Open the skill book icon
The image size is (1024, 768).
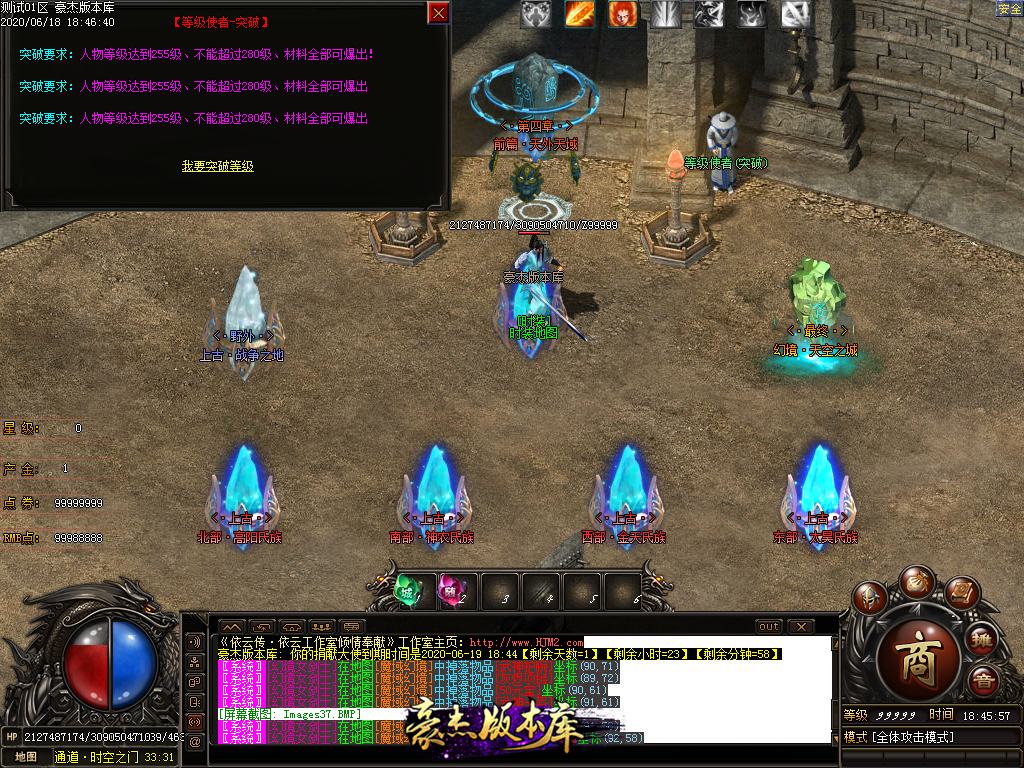coord(961,593)
